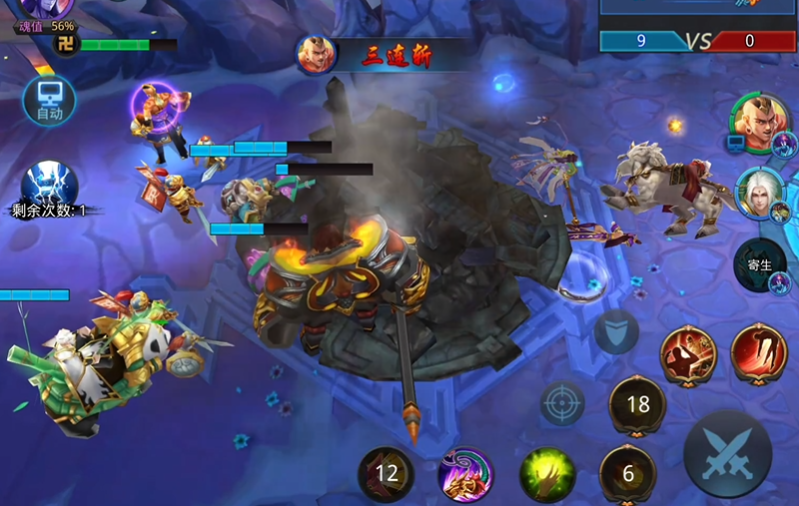Select the white-haired hero teammate portrait
This screenshot has height=506, width=799.
point(759,192)
